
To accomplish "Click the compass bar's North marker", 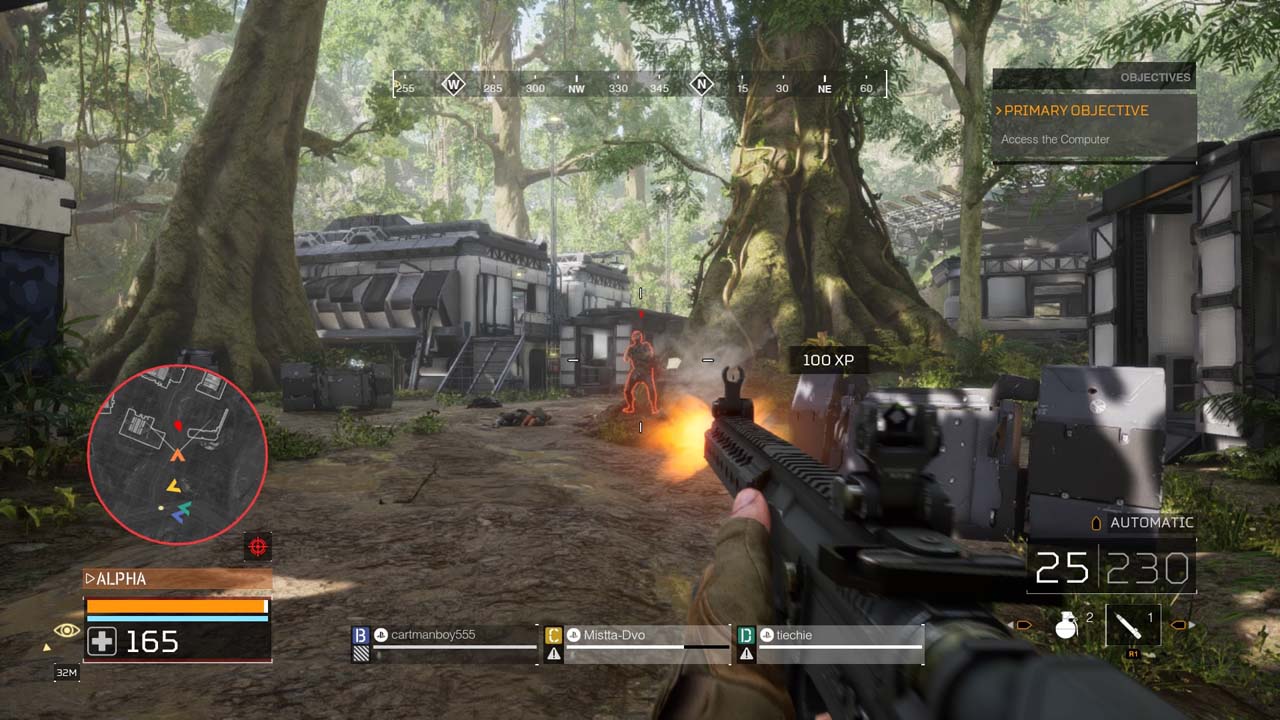I will pos(702,85).
